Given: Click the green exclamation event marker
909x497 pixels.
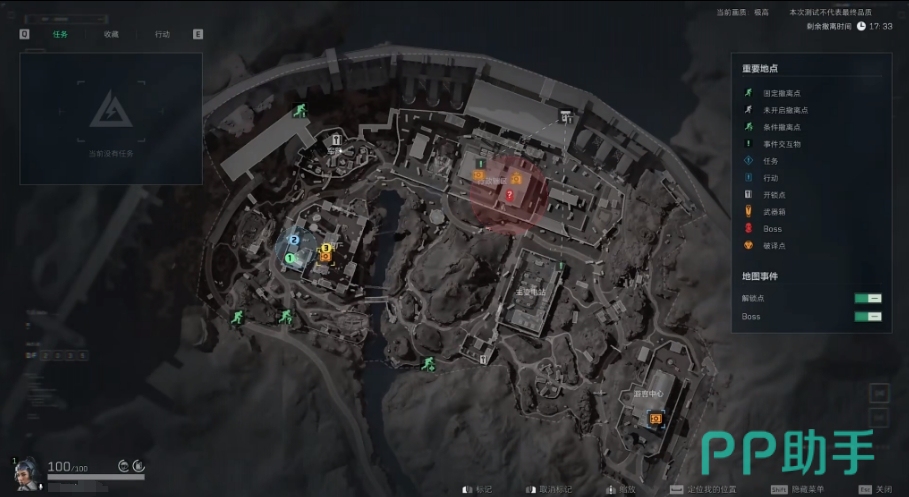Looking at the screenshot, I should (481, 162).
